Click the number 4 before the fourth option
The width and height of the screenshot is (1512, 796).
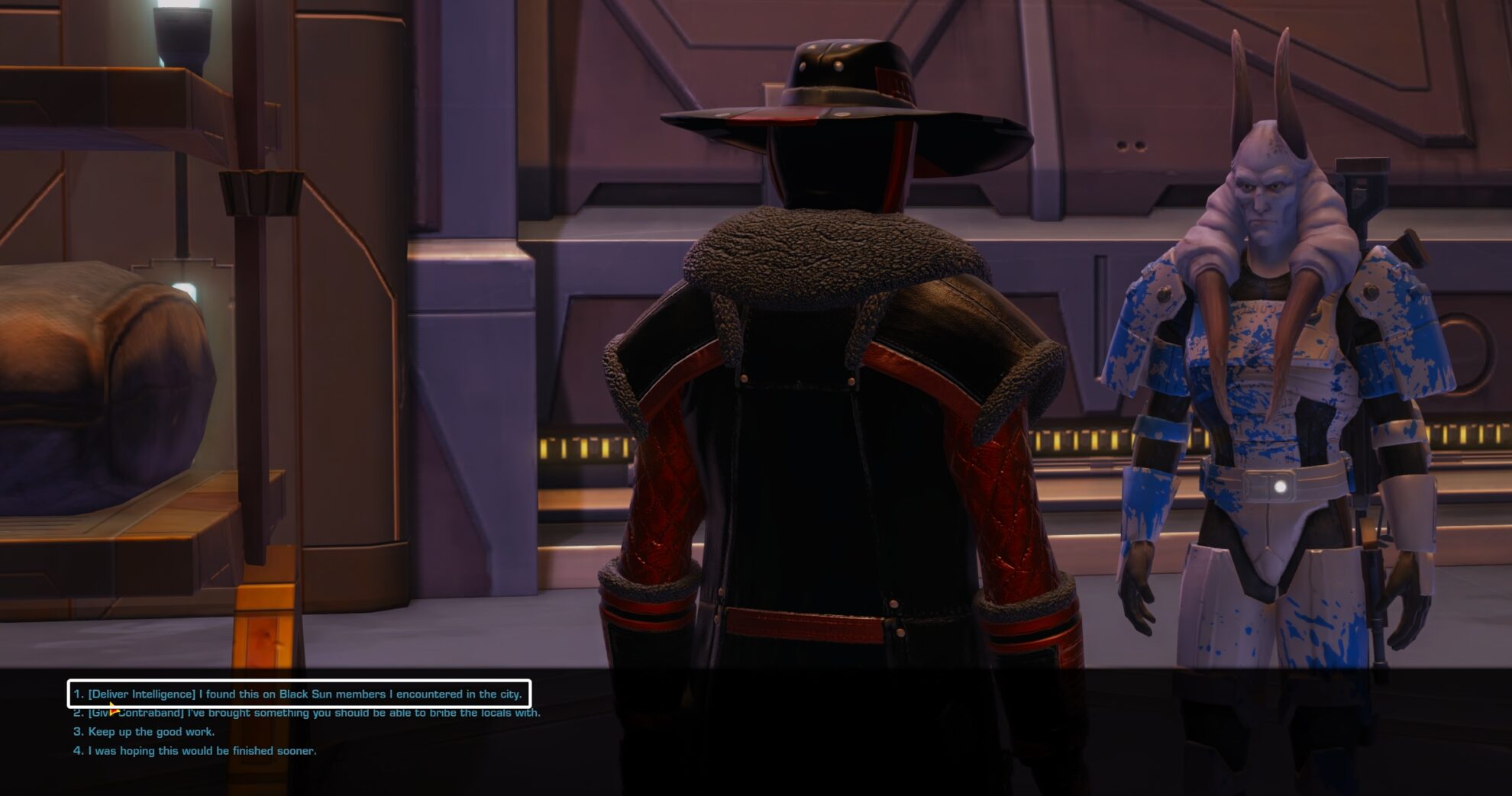(x=77, y=750)
